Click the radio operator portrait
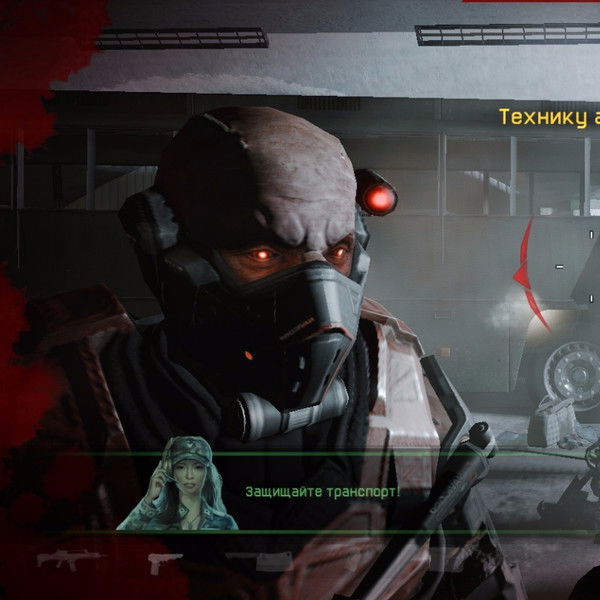 coord(178,484)
